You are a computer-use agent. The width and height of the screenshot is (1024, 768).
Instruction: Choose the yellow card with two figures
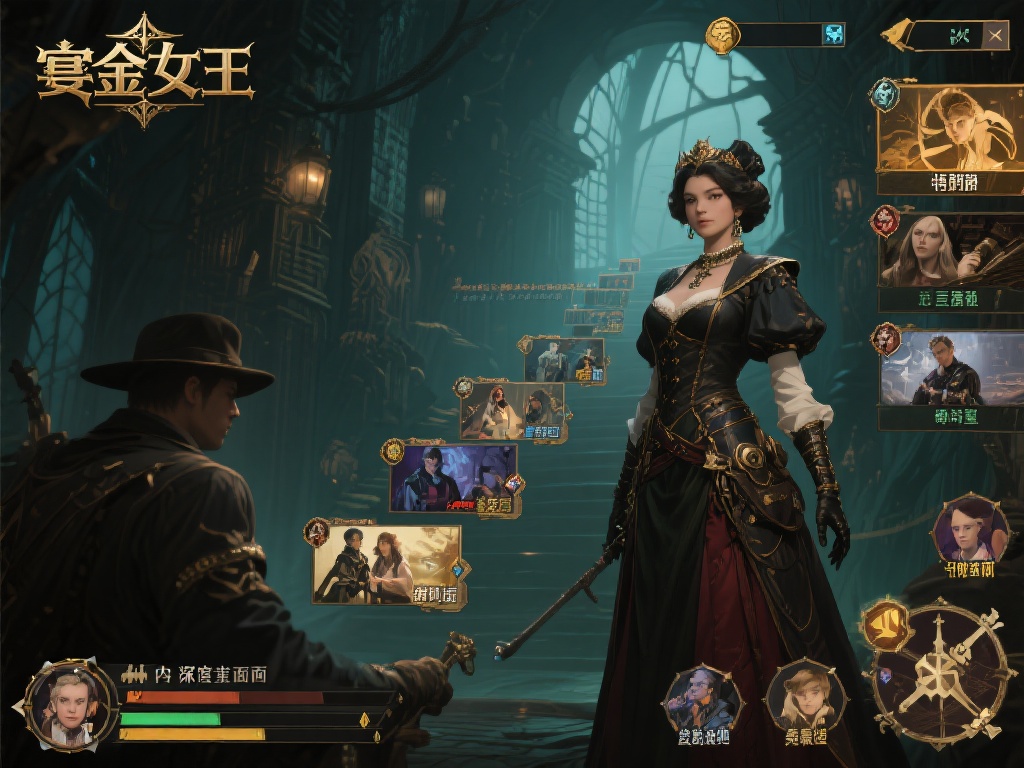(x=386, y=565)
